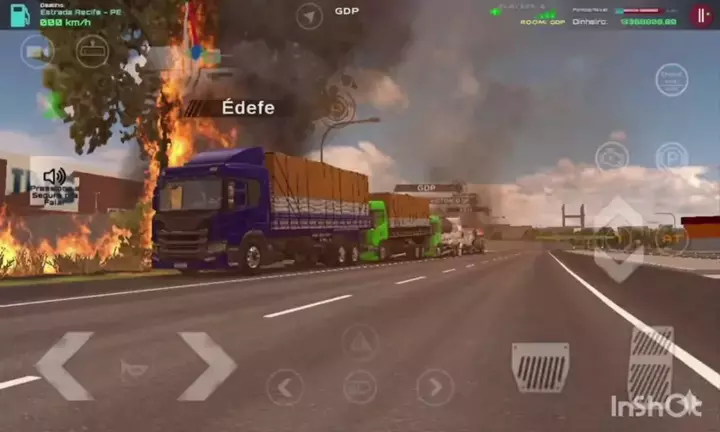720x432 pixels.
Task: Tap the gear shifter control
Action: tap(619, 239)
